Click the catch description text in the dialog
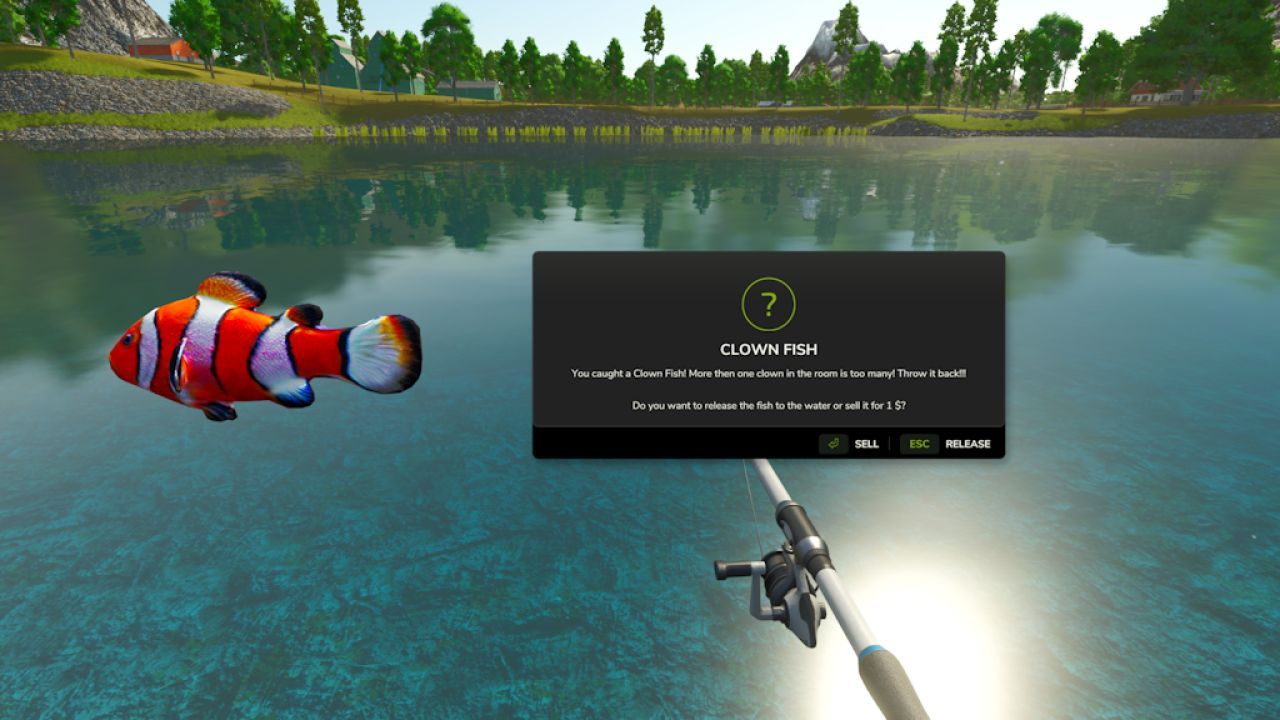This screenshot has height=720, width=1280. (x=768, y=372)
